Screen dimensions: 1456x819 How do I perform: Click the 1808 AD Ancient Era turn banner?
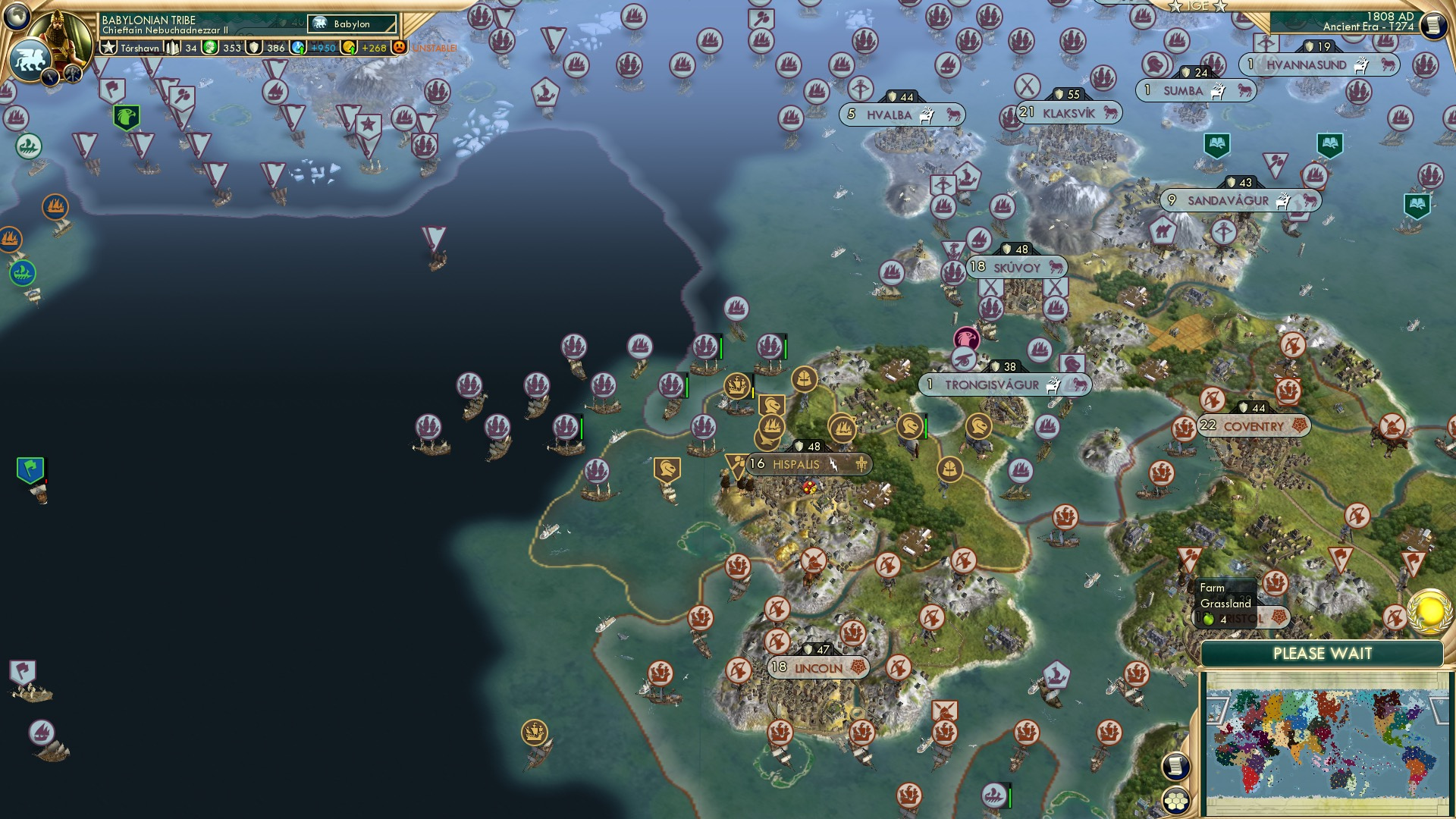pyautogui.click(x=1388, y=20)
